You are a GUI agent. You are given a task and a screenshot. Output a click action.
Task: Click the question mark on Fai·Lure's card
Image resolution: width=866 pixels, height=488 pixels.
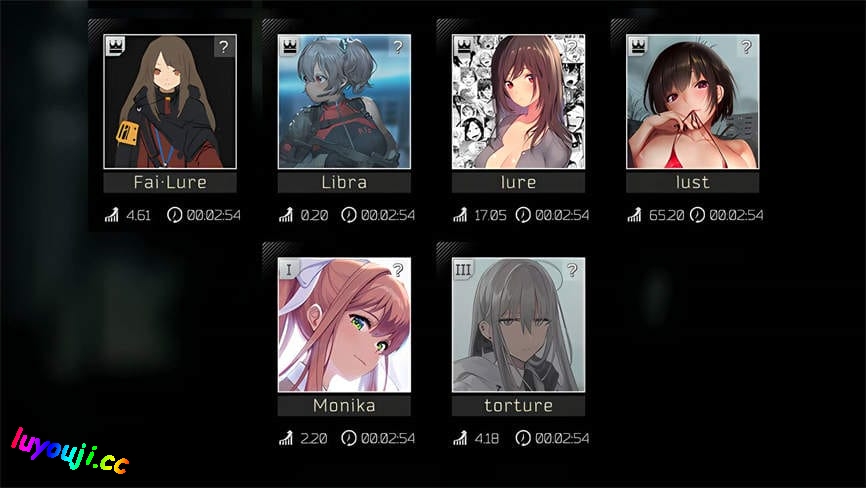tap(224, 47)
